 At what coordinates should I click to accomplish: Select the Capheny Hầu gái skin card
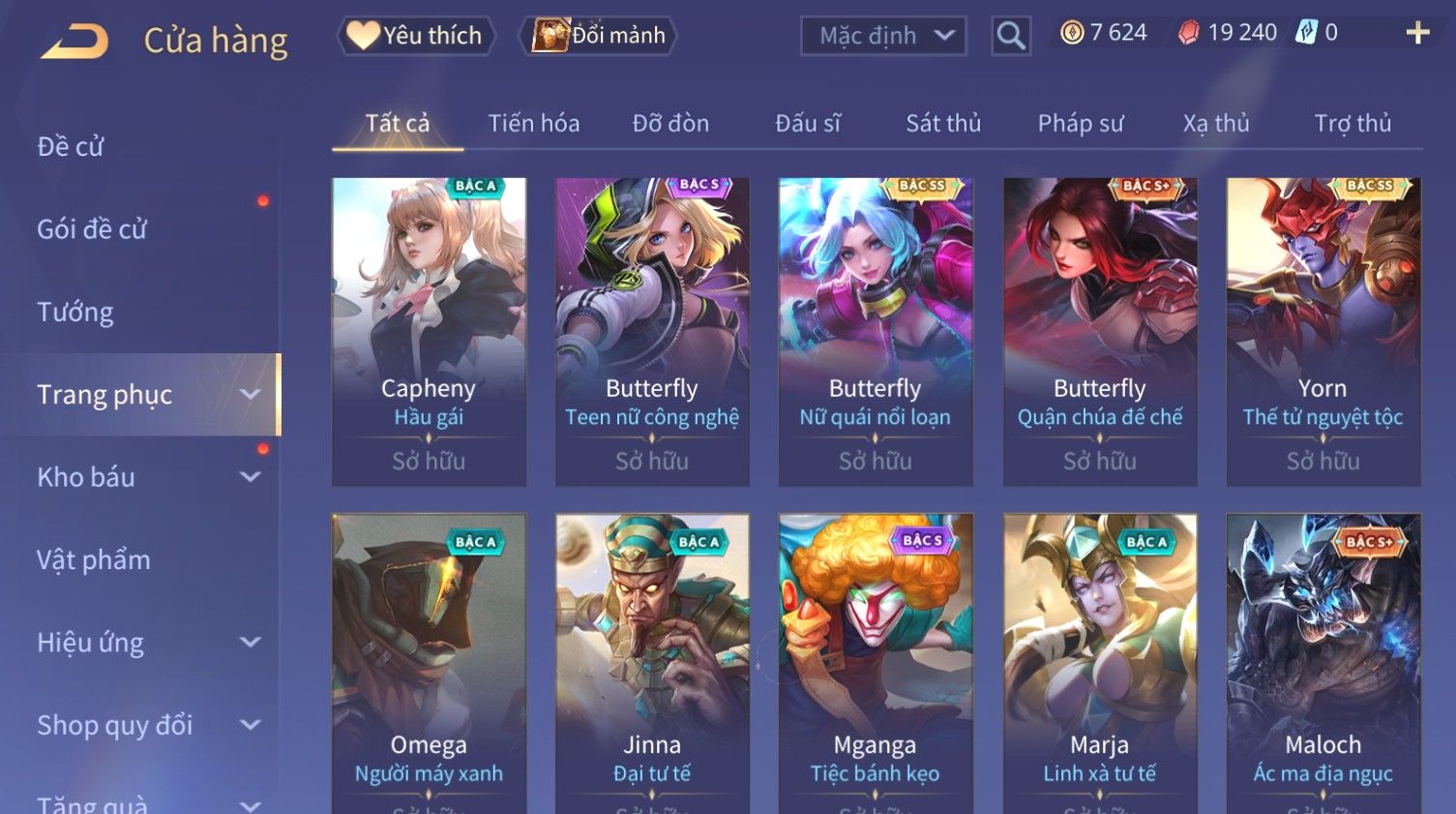tap(429, 329)
